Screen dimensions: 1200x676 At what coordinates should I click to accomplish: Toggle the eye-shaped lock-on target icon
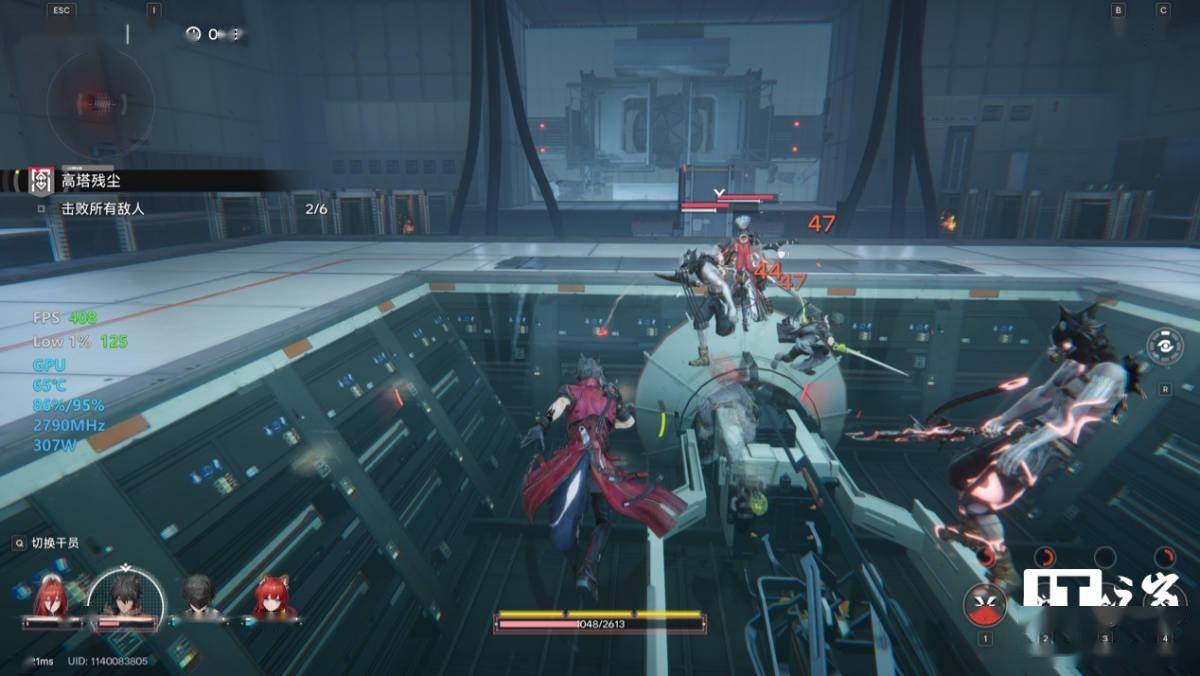click(x=1165, y=348)
